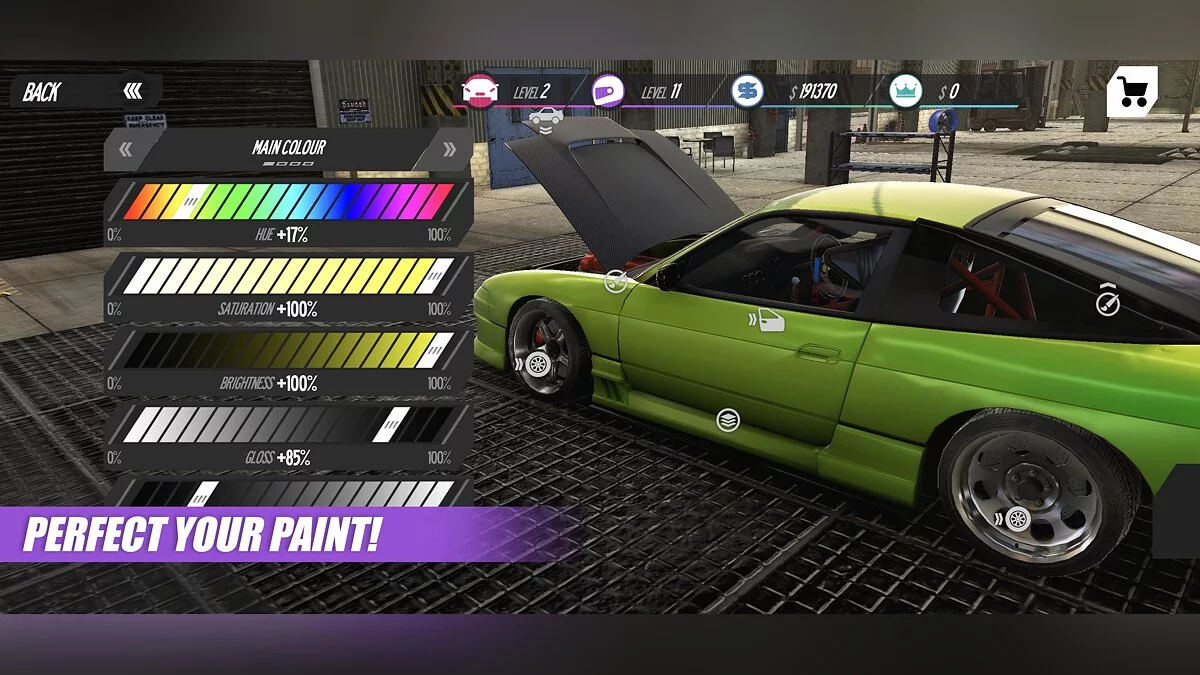This screenshot has height=675, width=1200.
Task: Open the shopping cart store
Action: pyautogui.click(x=1133, y=93)
